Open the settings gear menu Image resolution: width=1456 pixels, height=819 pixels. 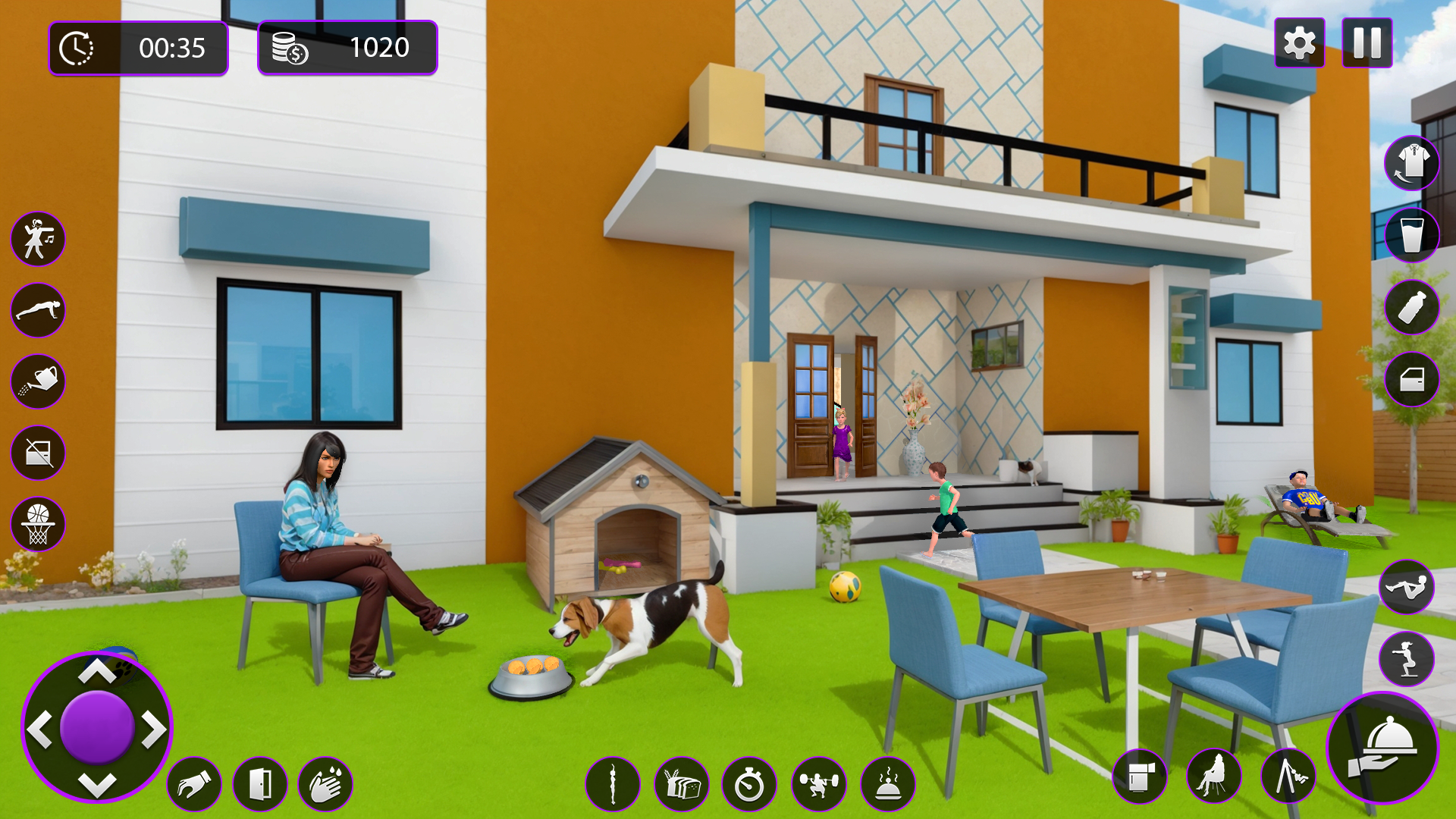pyautogui.click(x=1299, y=43)
